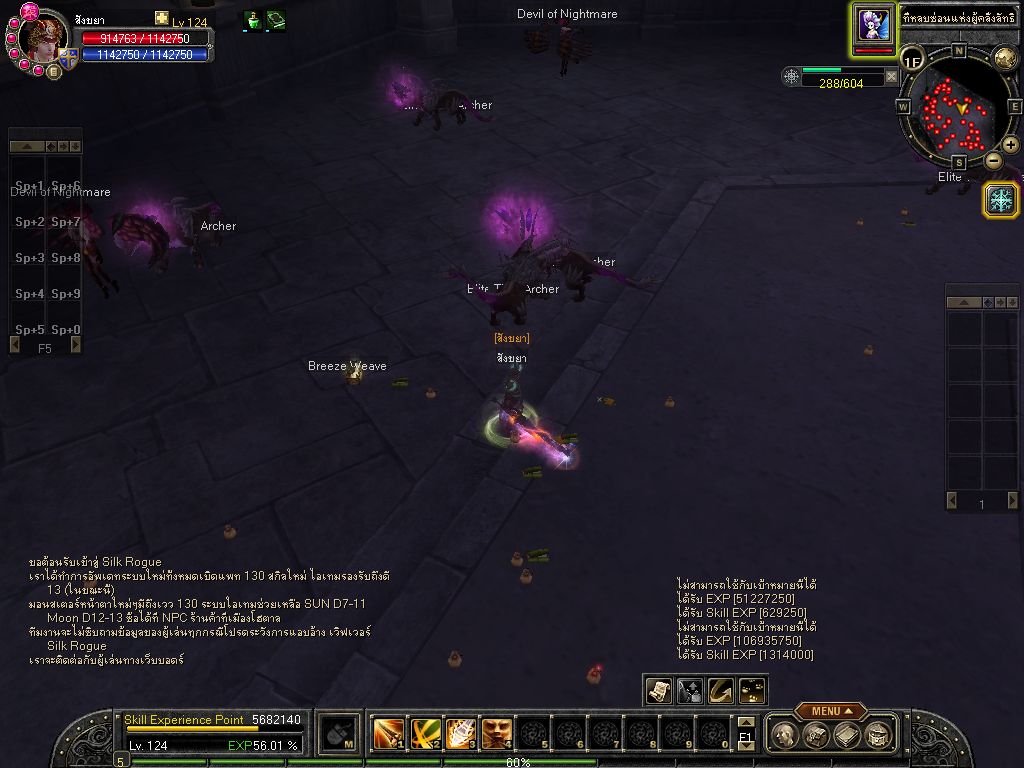Zoom in the minimap with the plus button

point(1010,145)
